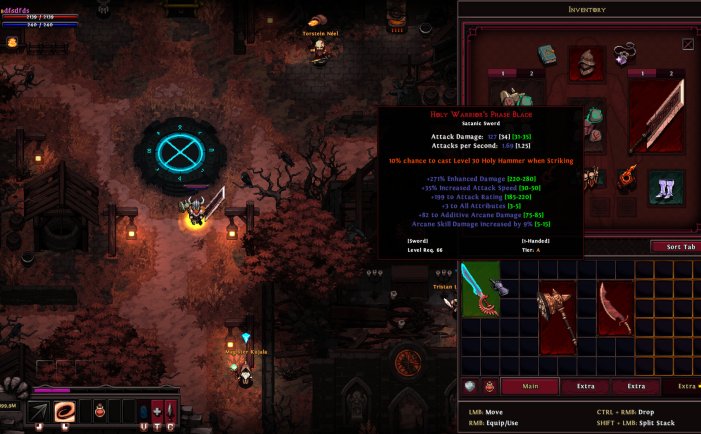Use the red health potion in hotbar
701x434 pixels.
[101, 411]
